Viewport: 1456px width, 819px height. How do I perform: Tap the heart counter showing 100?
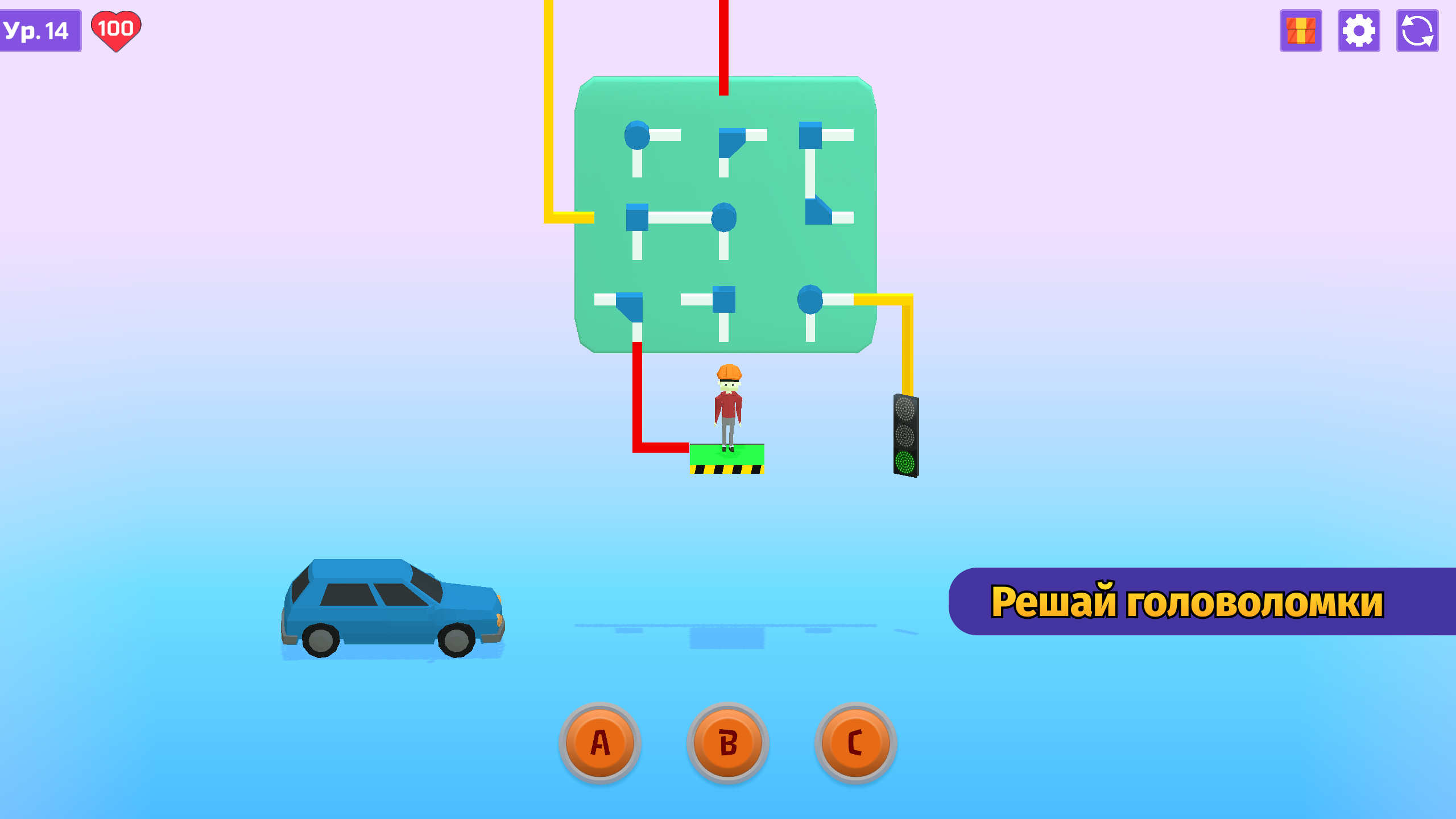(x=117, y=30)
